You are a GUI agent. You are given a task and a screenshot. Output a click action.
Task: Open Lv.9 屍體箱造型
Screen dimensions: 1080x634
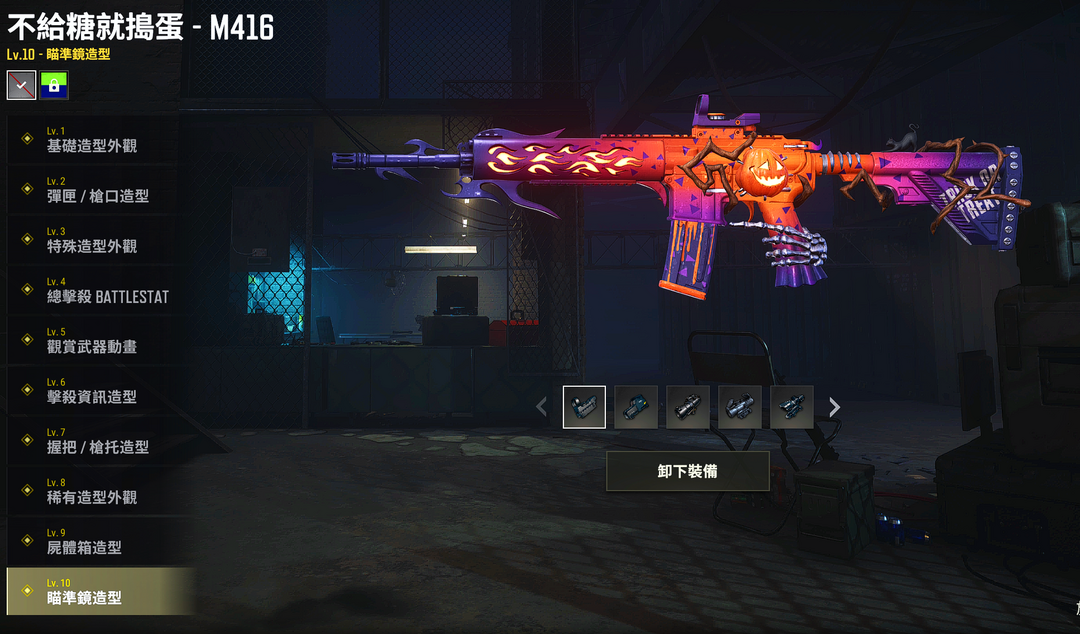84,542
